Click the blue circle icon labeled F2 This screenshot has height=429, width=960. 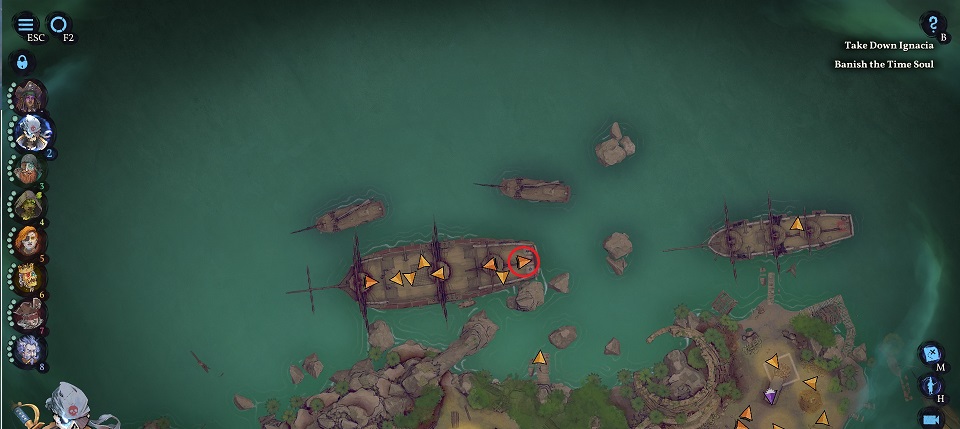[59, 24]
